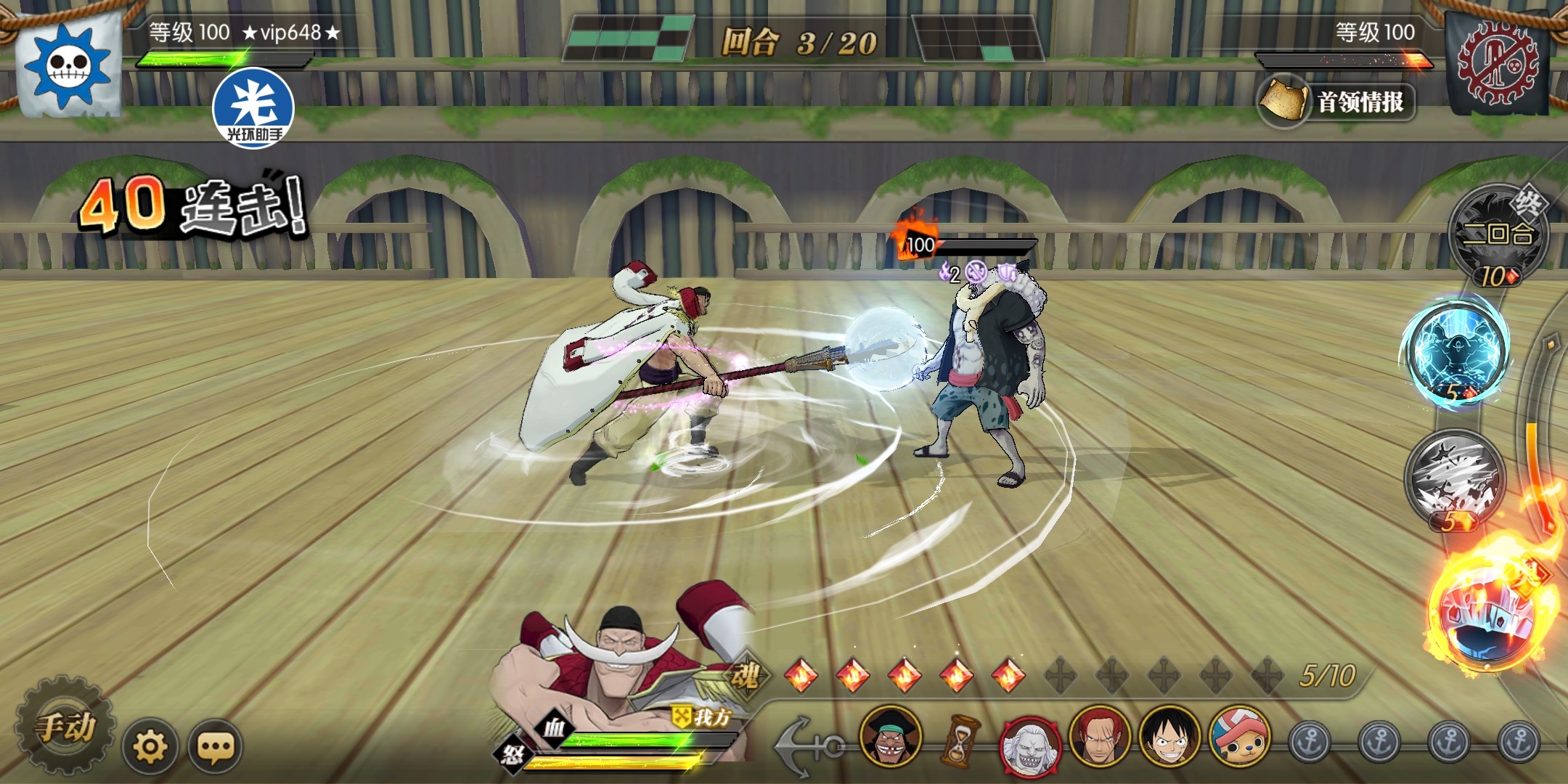The height and width of the screenshot is (784, 1568).
Task: Use the blue lightning skill
Action: (x=1456, y=354)
